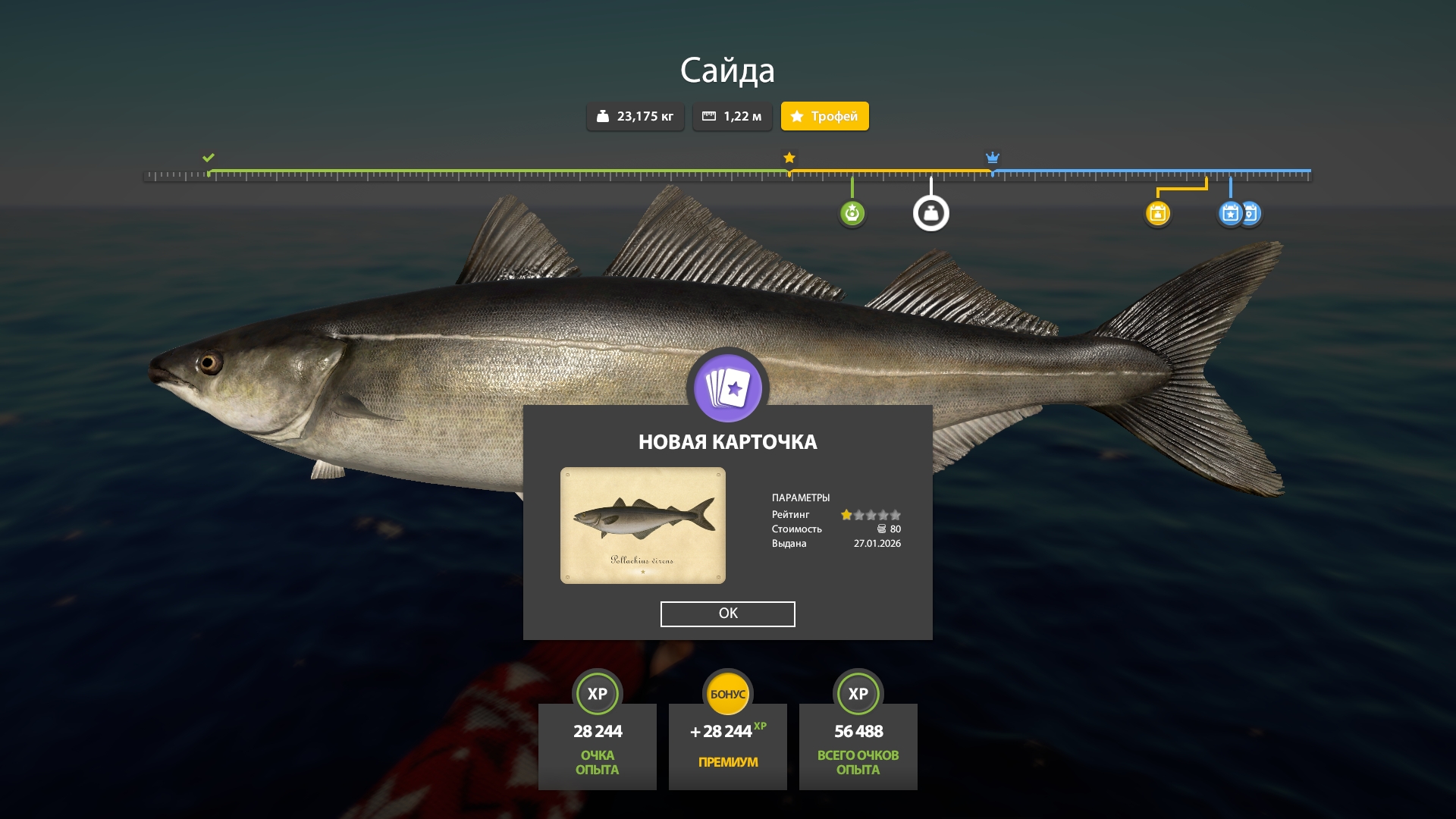Click the purple cards icon above the dialog
This screenshot has width=1456, height=819.
pyautogui.click(x=727, y=388)
